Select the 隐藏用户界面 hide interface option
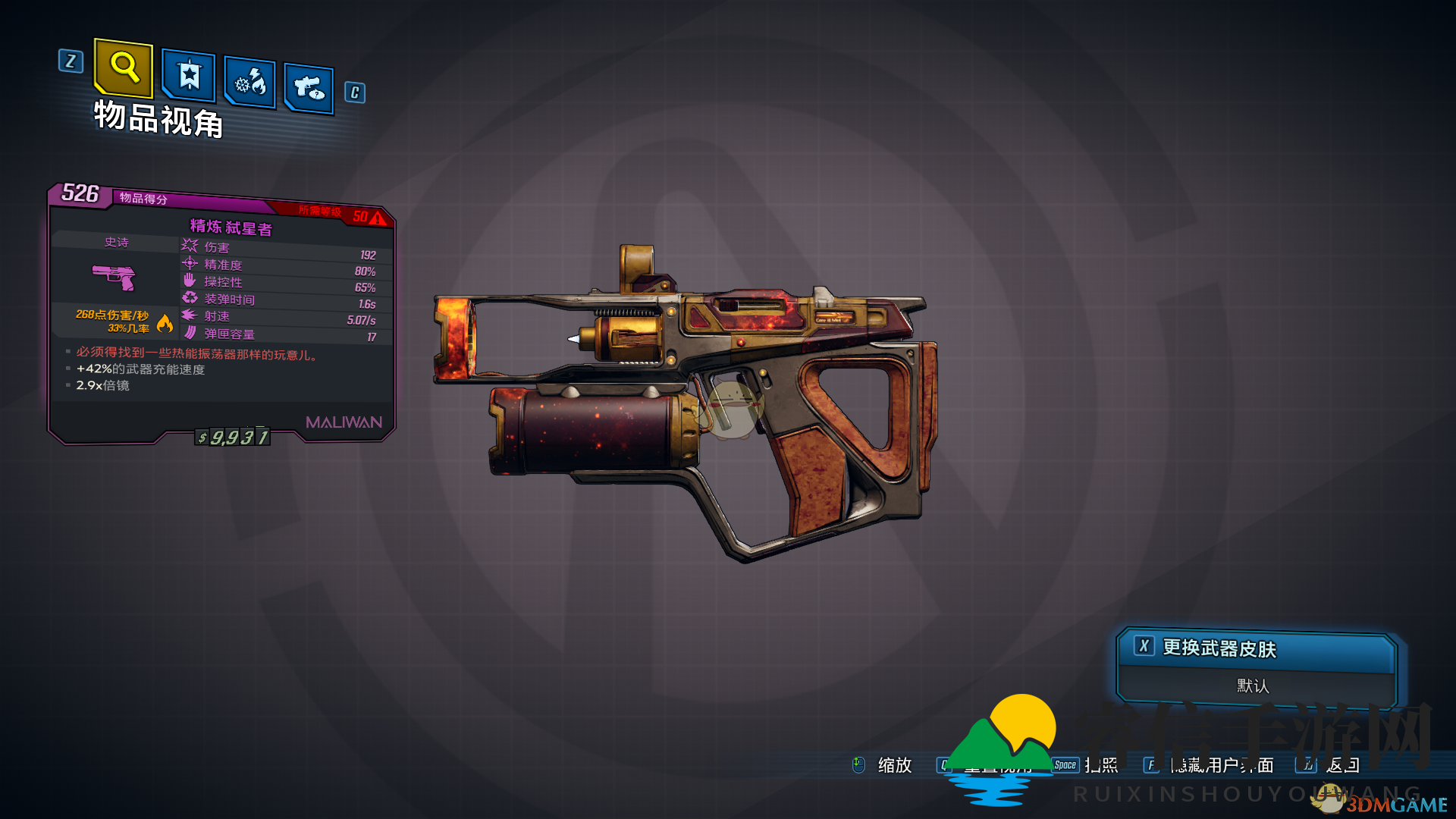This screenshot has width=1456, height=819. click(x=1221, y=765)
